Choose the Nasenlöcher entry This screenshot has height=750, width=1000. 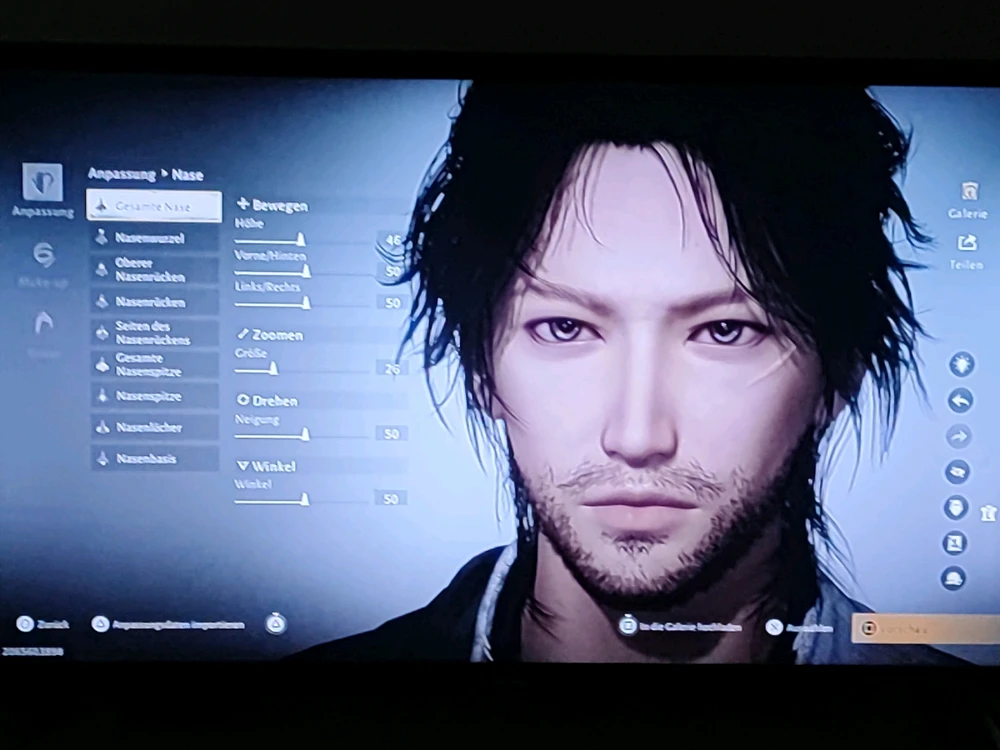154,427
